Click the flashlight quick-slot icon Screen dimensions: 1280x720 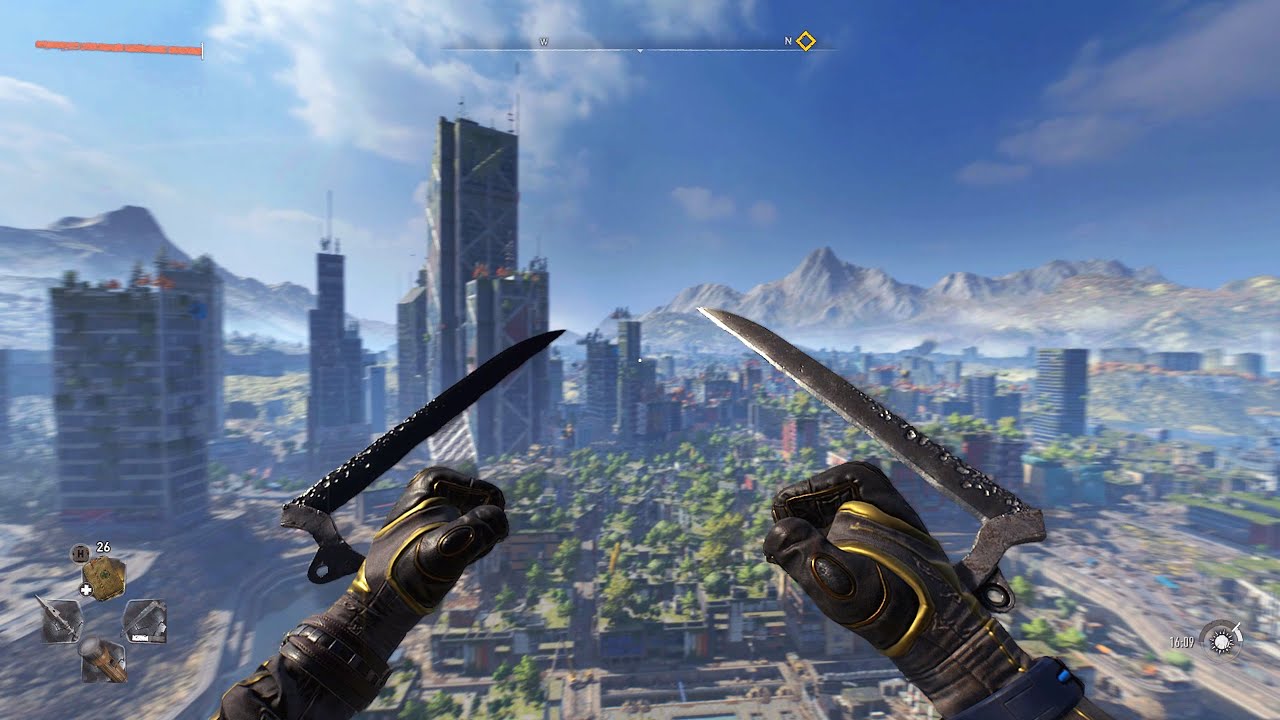(x=103, y=660)
